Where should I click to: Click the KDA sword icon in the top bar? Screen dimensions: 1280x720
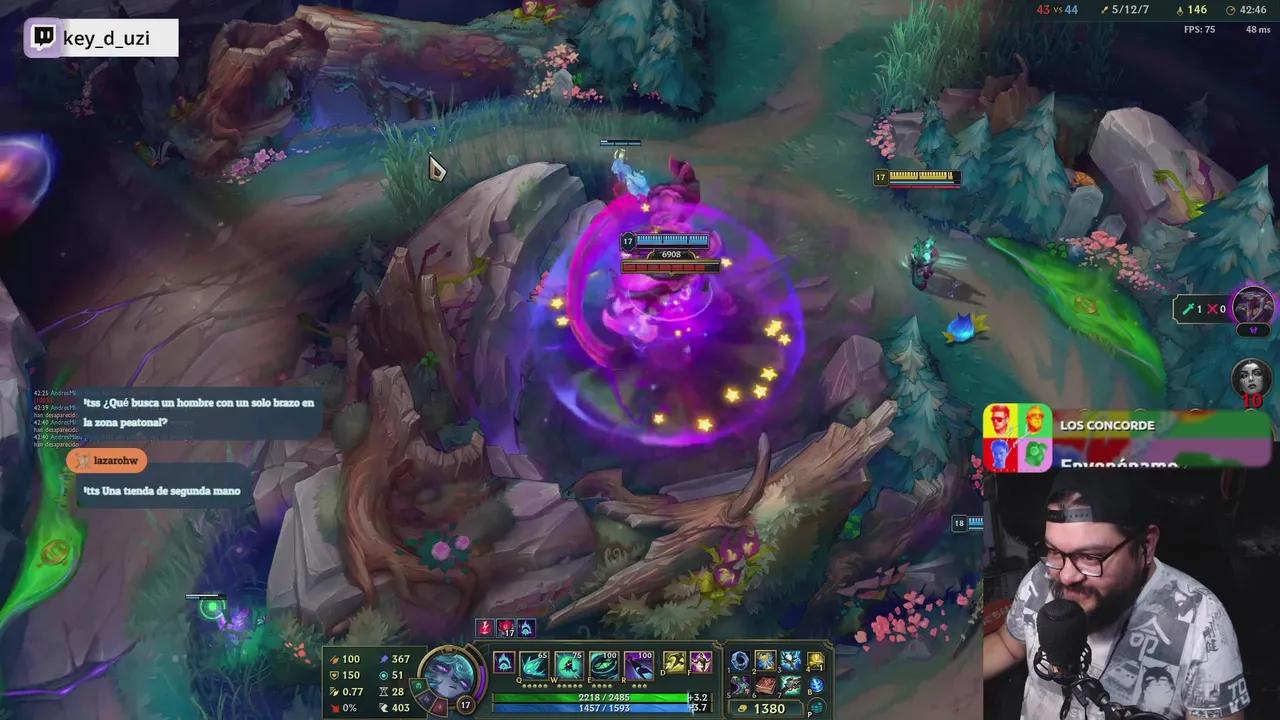(x=1105, y=9)
